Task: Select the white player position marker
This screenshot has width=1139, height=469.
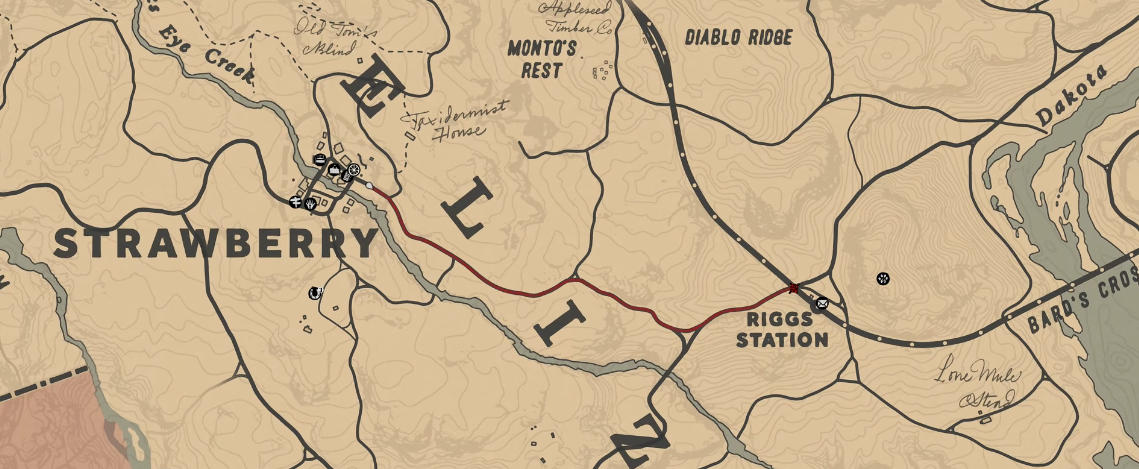Action: [369, 185]
